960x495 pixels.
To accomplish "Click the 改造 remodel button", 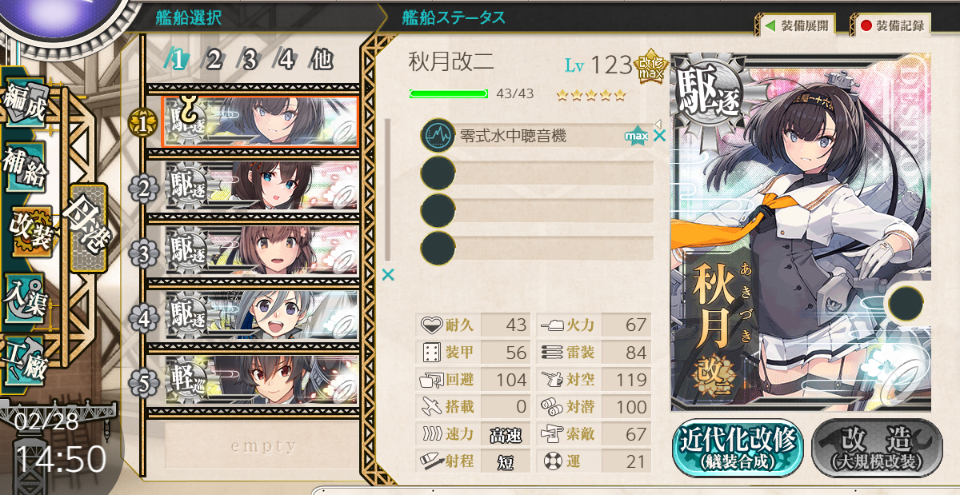I will (x=877, y=446).
